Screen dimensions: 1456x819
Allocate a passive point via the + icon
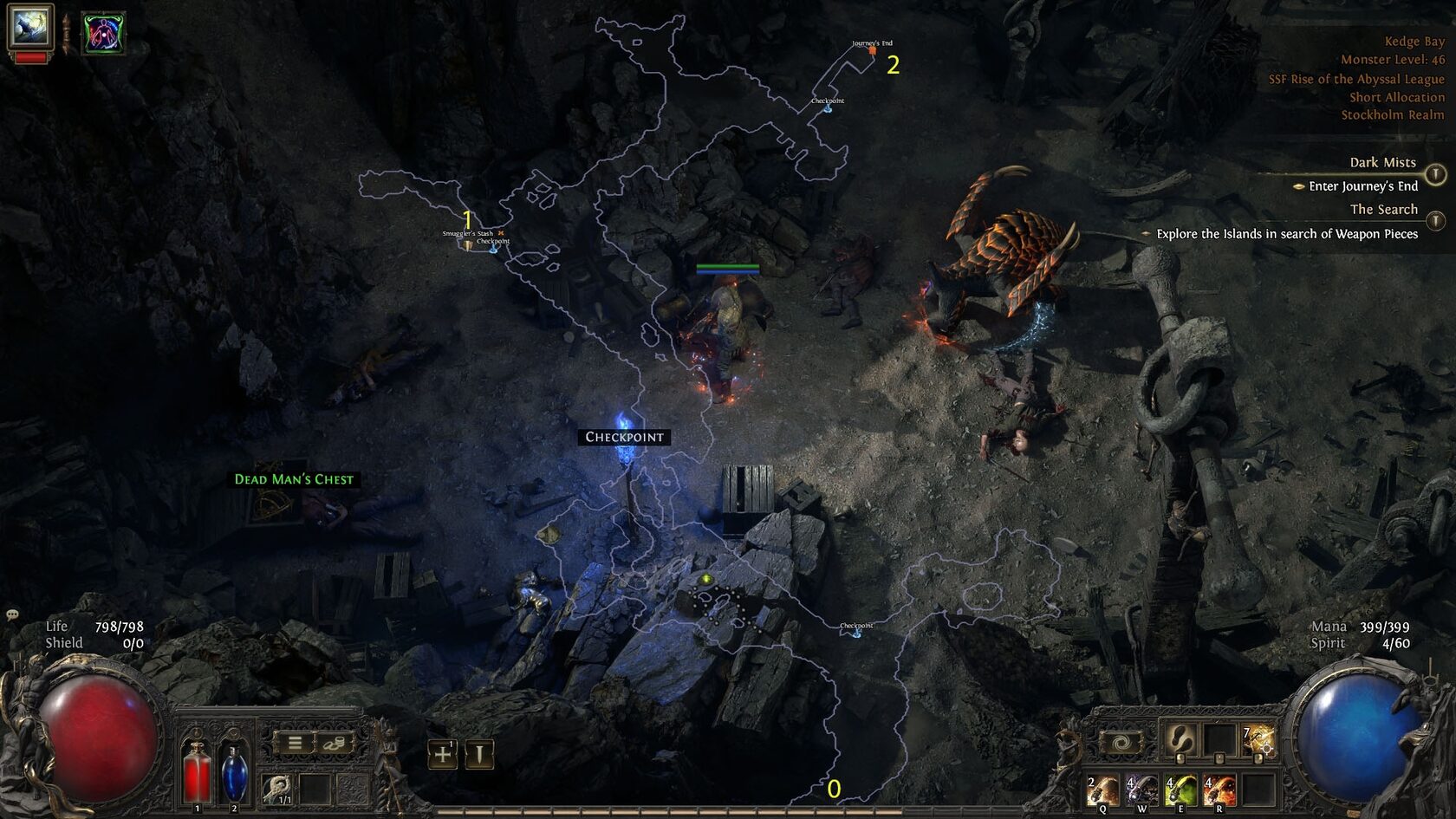(x=442, y=752)
